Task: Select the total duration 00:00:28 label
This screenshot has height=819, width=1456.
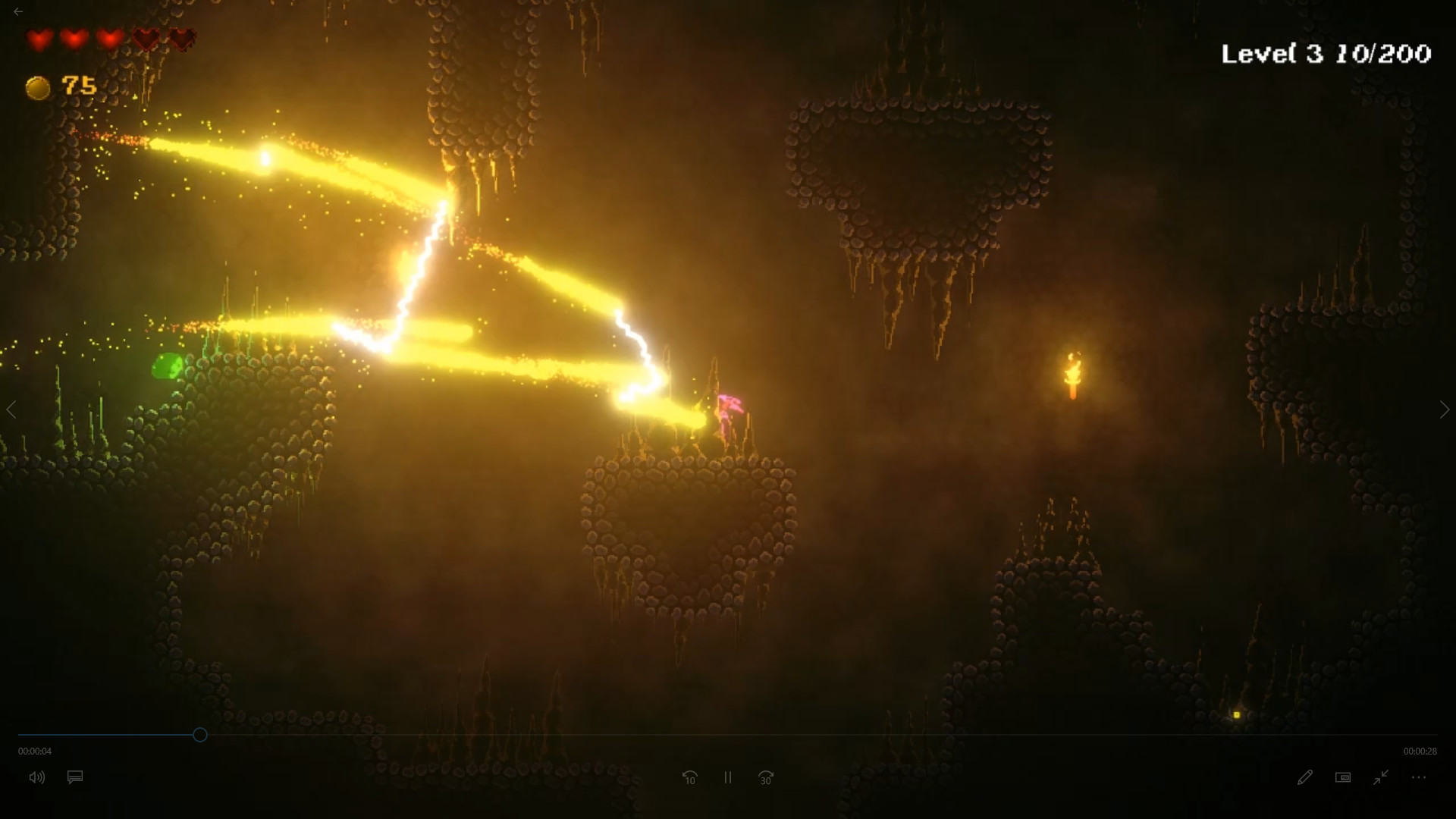Action: click(1420, 751)
